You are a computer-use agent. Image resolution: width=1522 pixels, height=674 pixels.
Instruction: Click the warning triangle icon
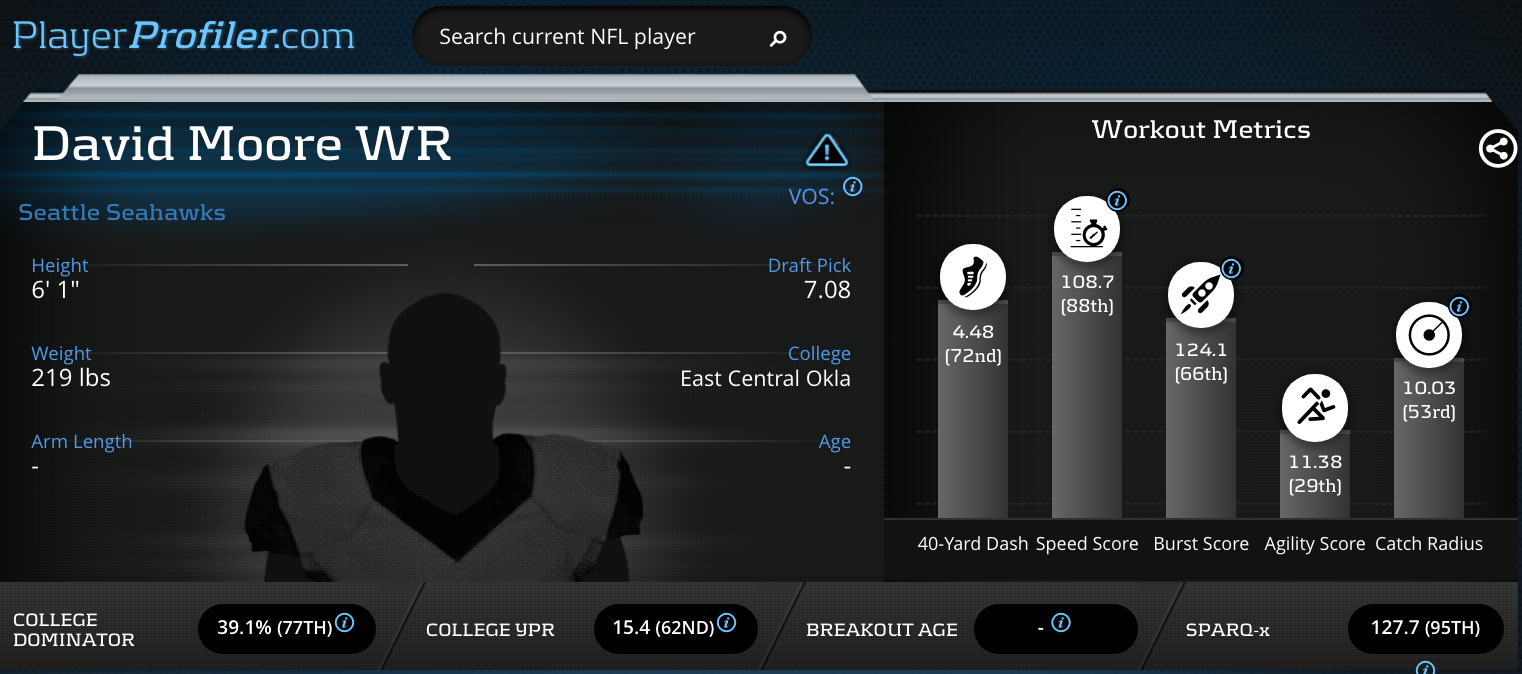[x=826, y=150]
